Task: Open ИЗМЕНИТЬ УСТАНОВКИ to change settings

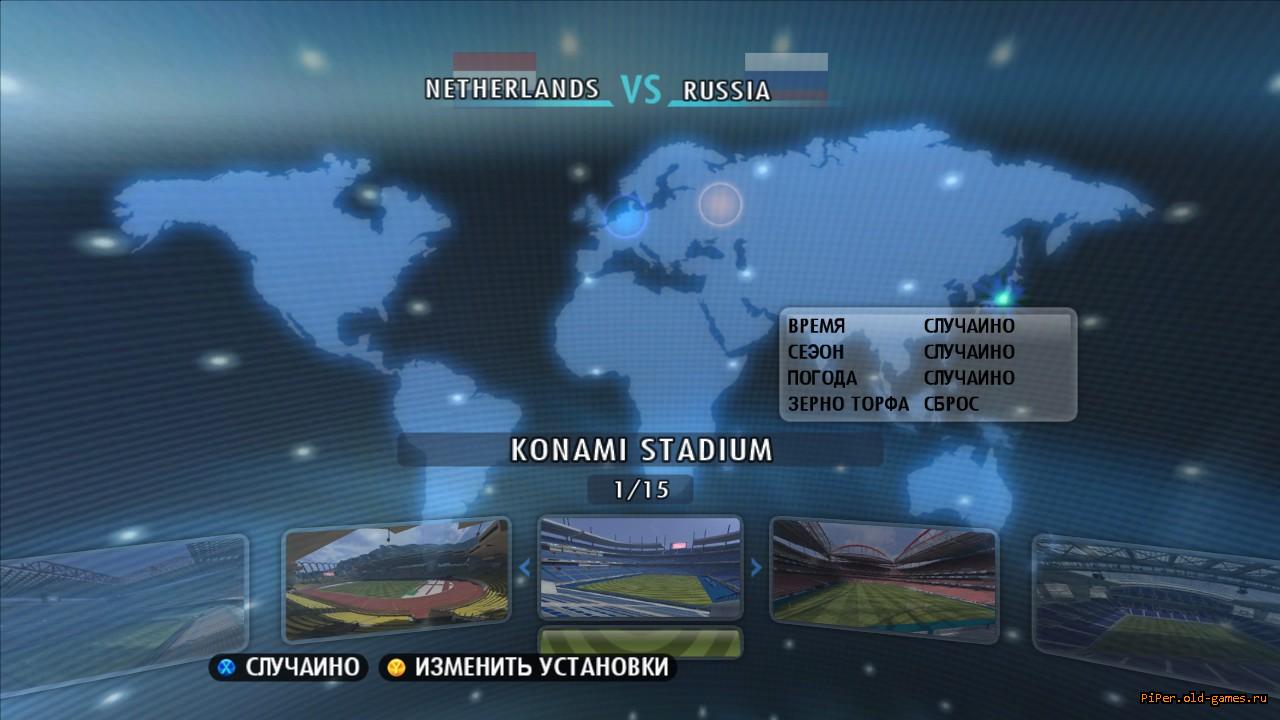Action: tap(528, 667)
